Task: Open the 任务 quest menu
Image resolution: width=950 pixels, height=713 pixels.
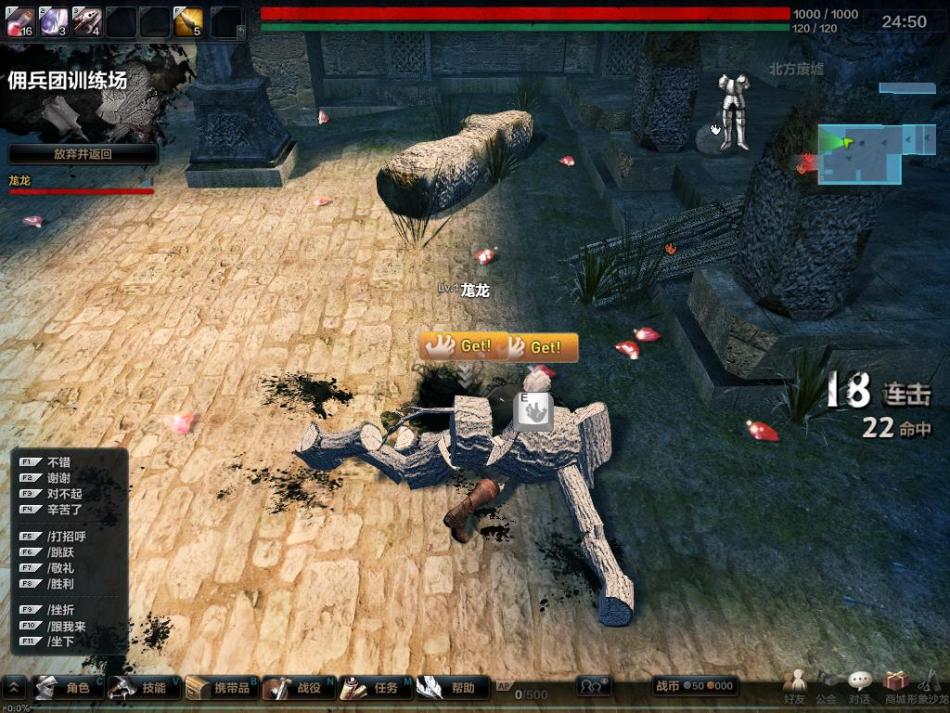Action: [375, 688]
